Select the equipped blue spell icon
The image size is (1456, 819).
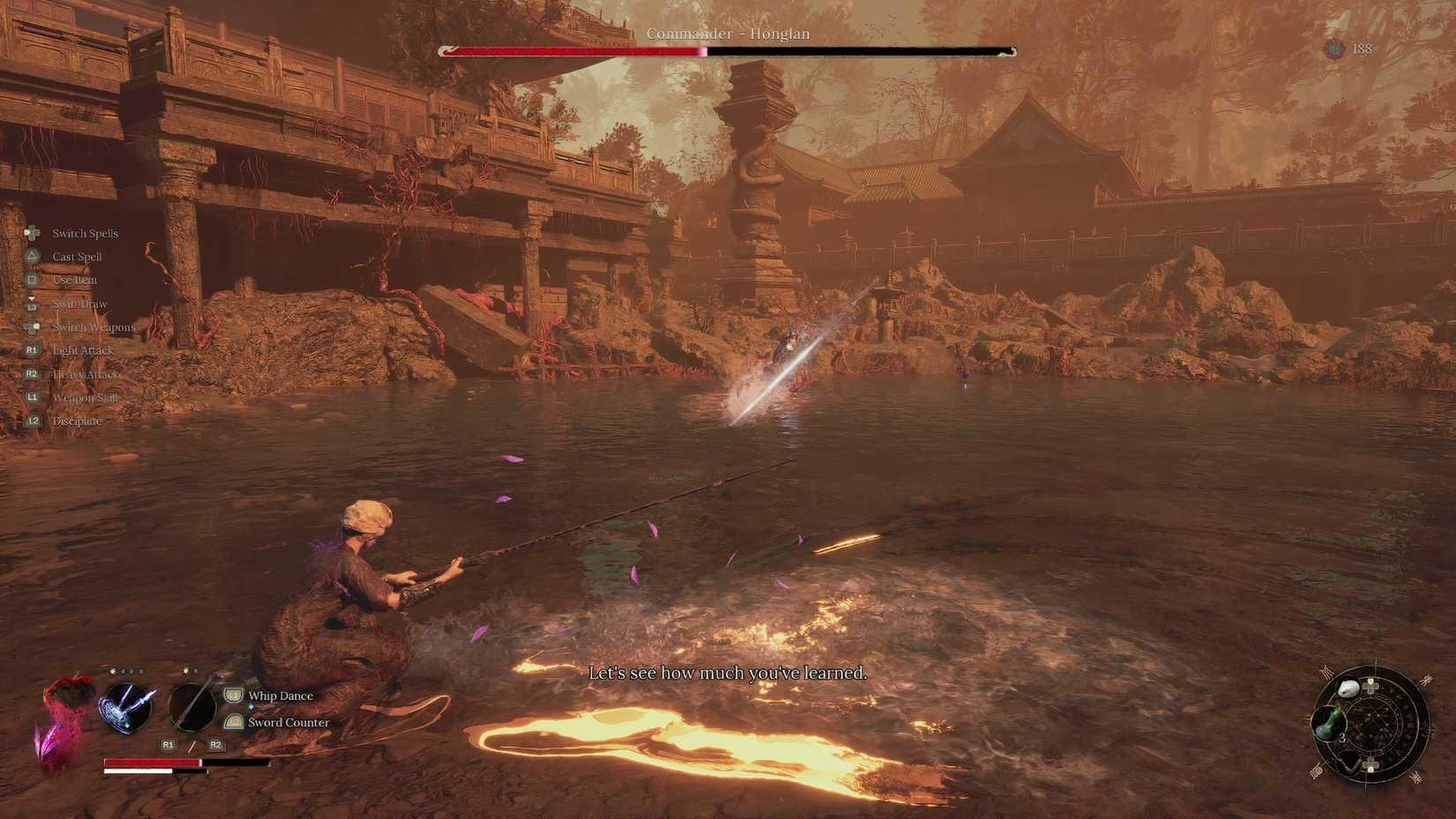pyautogui.click(x=126, y=709)
